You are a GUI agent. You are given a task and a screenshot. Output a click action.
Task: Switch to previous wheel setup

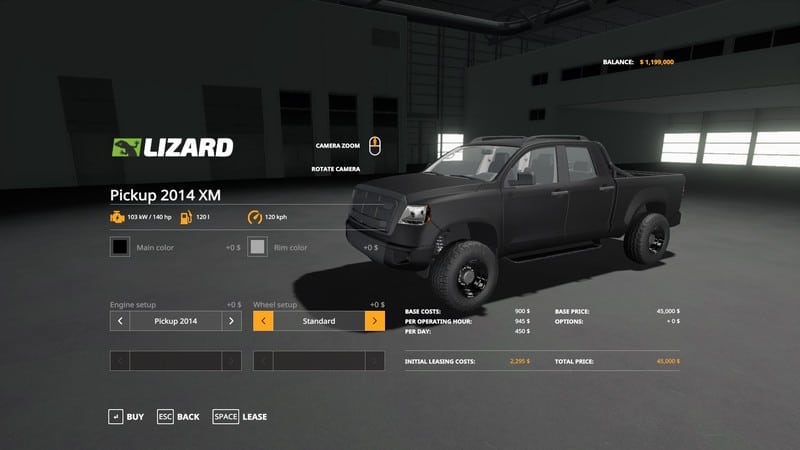point(264,321)
